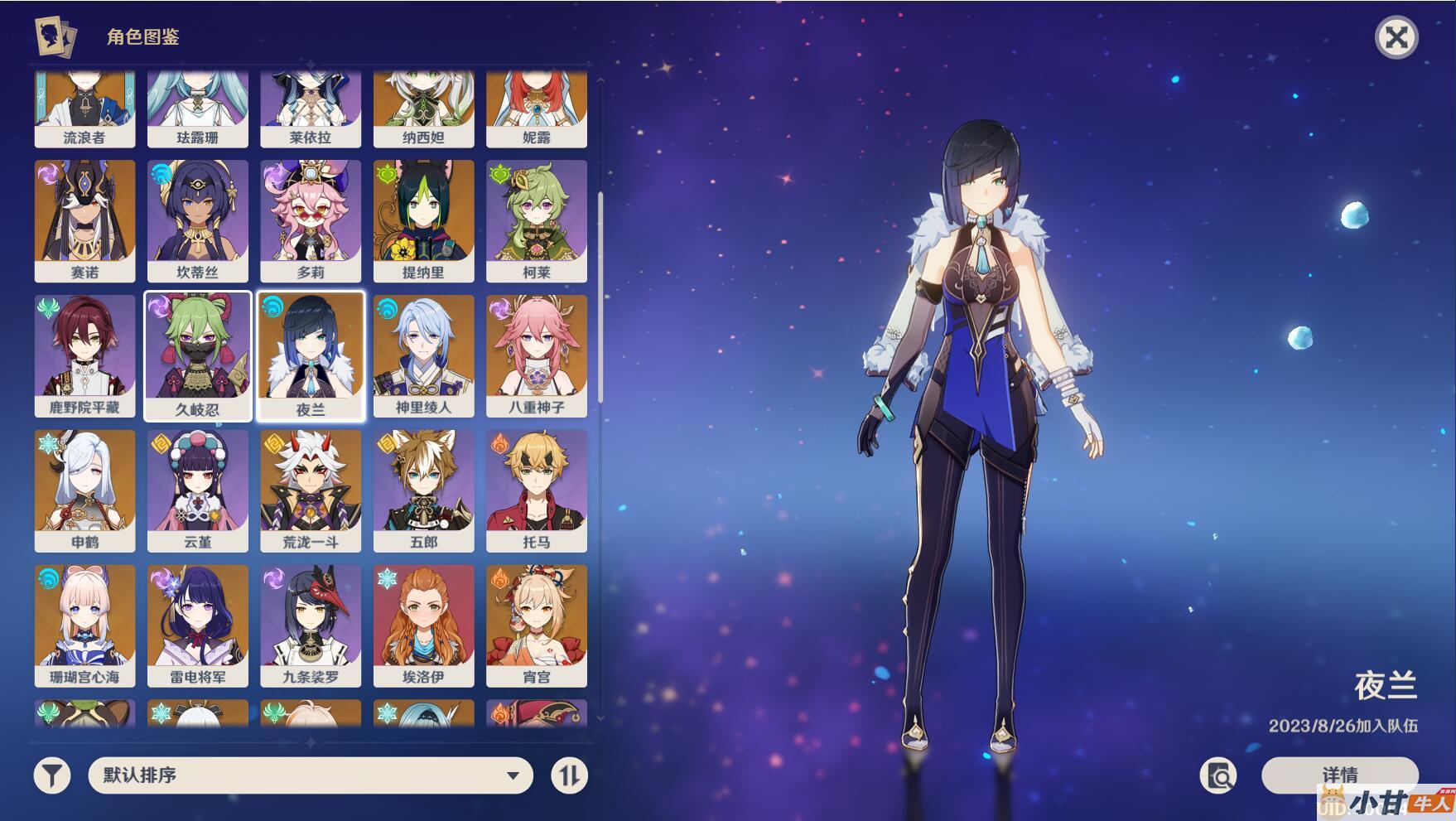1456x821 pixels.
Task: Pick the 提纳里 character card
Action: click(423, 221)
